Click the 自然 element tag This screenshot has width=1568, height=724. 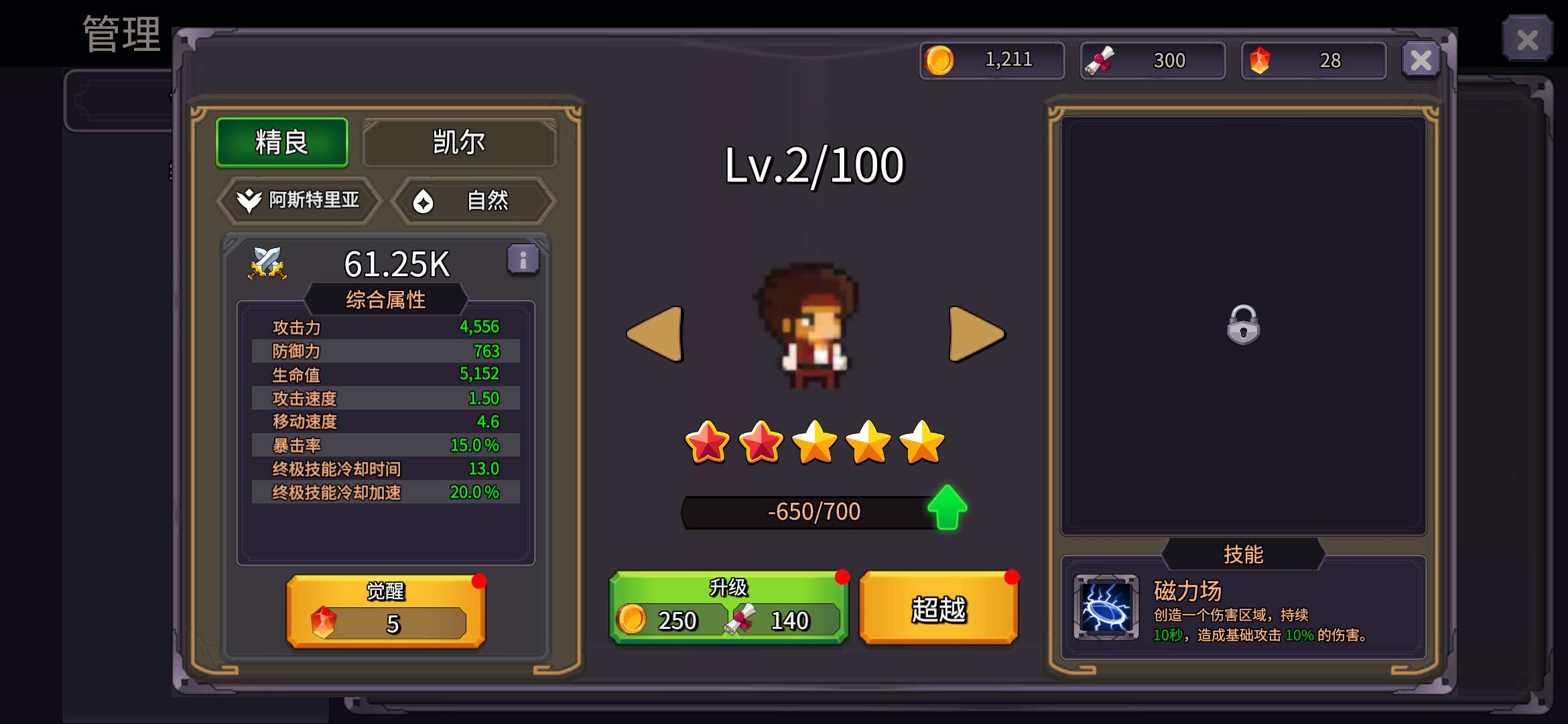473,200
